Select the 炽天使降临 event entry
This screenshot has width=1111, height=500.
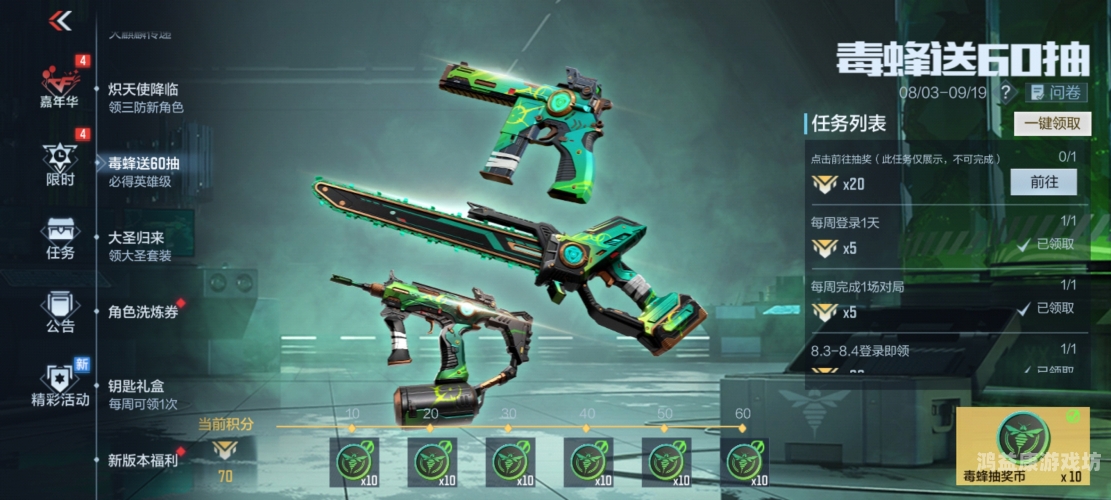coord(145,97)
